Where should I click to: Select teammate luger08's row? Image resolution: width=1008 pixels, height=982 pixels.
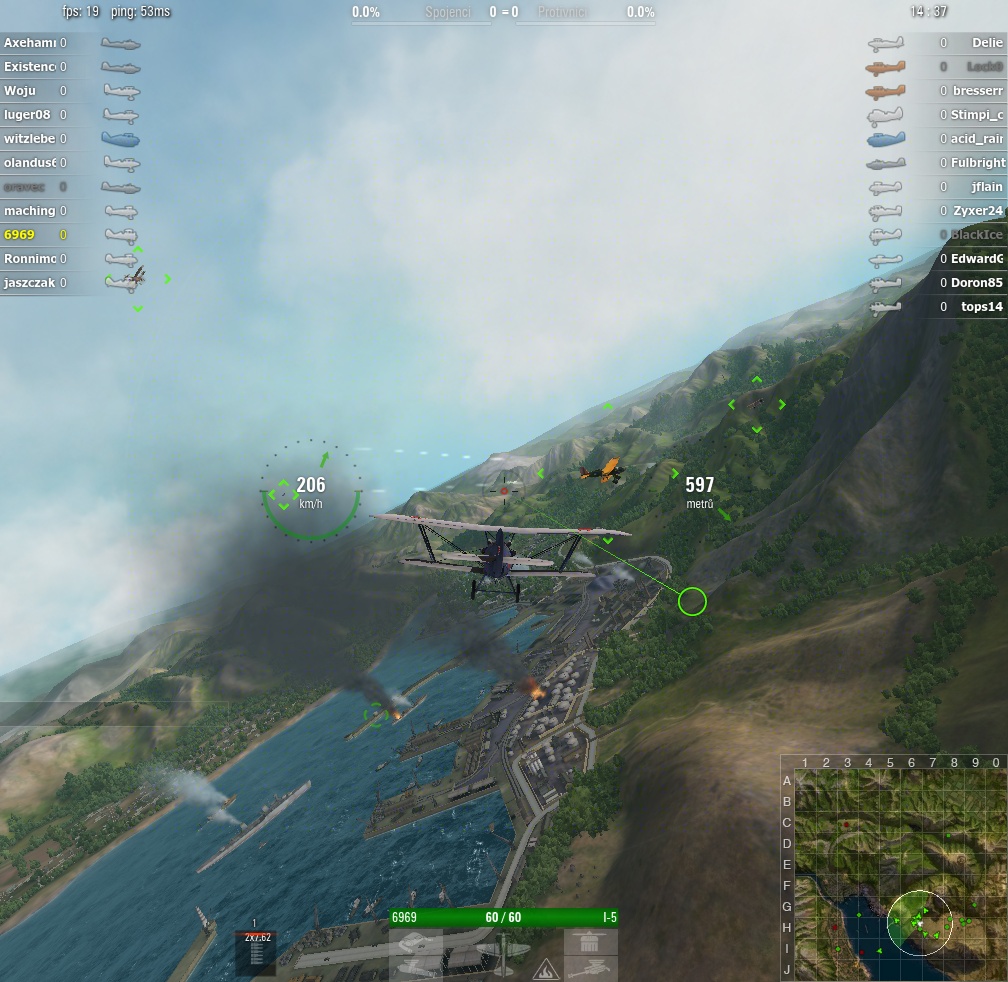[27, 115]
